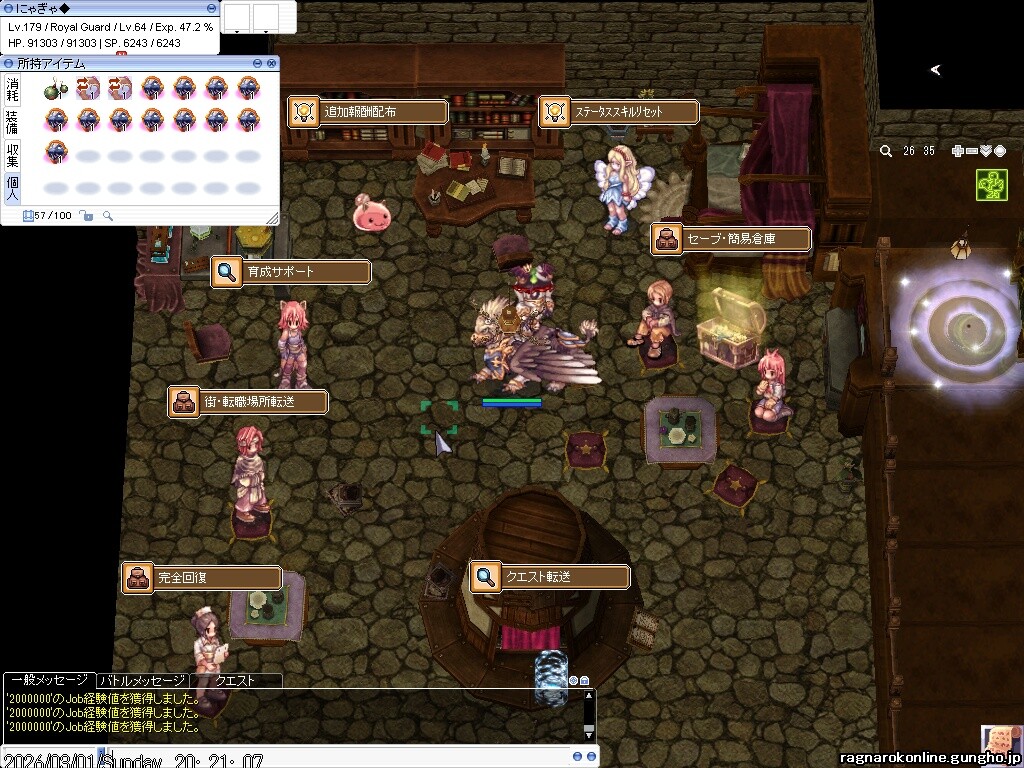This screenshot has height=768, width=1024.
Task: Show the 個人 personal inventory tab
Action: click(x=12, y=188)
